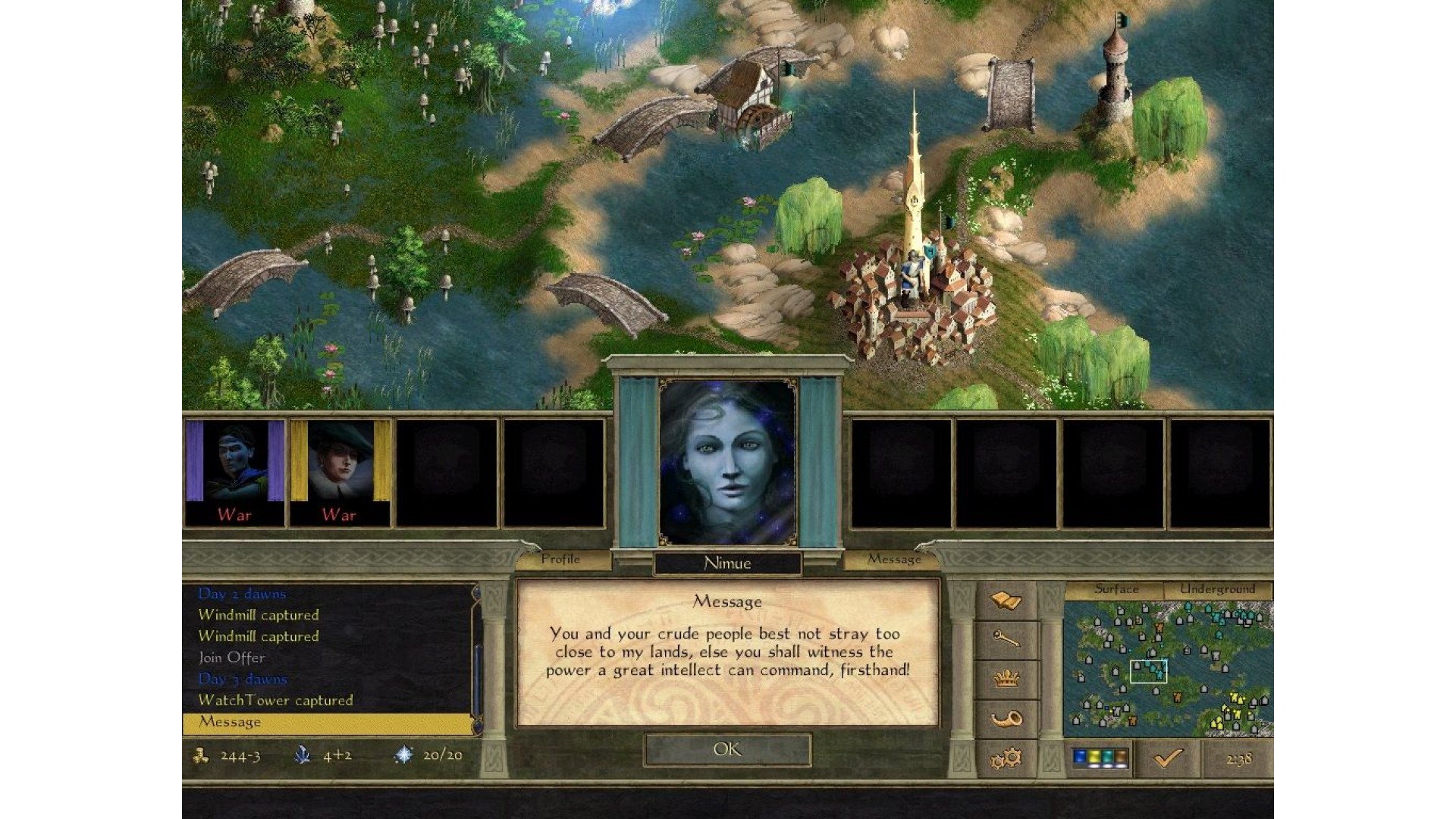Click Nimue's central portrait

[x=728, y=463]
